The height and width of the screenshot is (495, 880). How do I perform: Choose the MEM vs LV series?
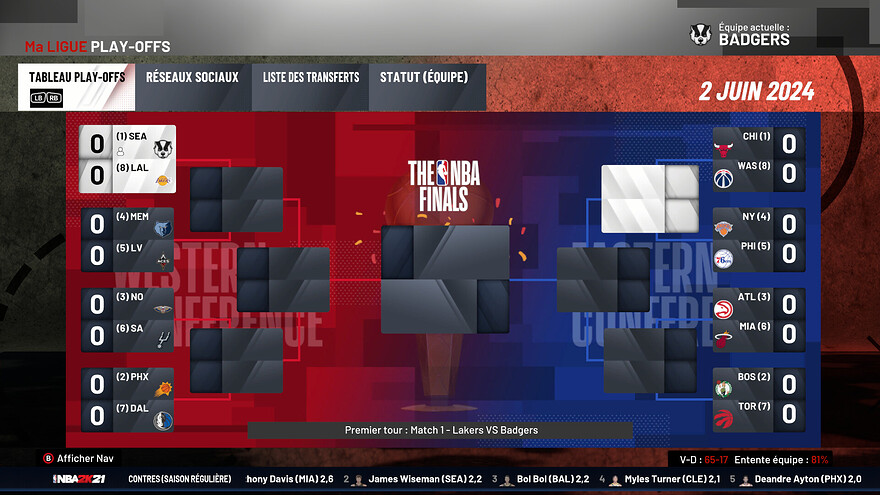128,240
